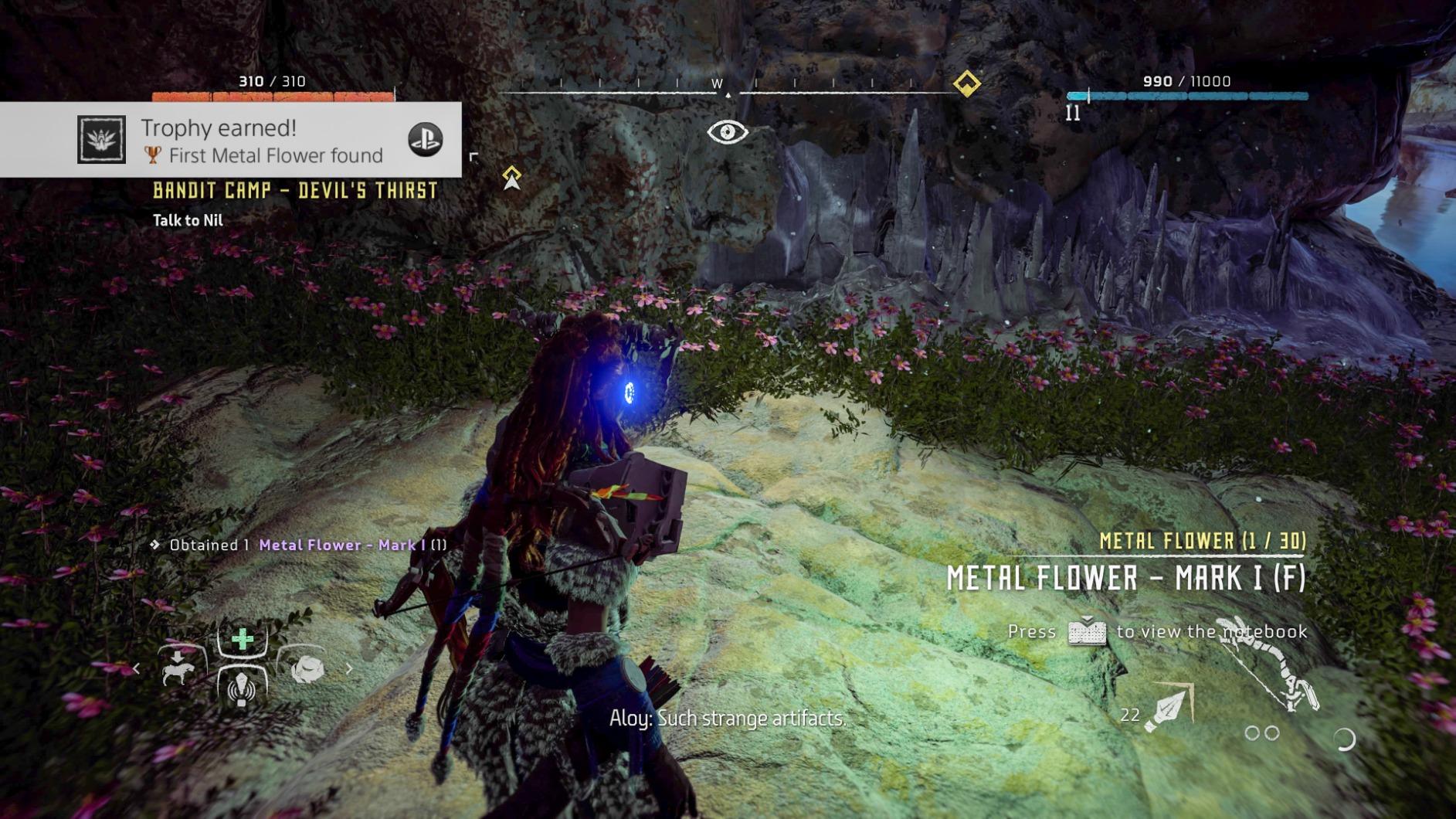Use the green cross medicine pouch

pos(243,639)
